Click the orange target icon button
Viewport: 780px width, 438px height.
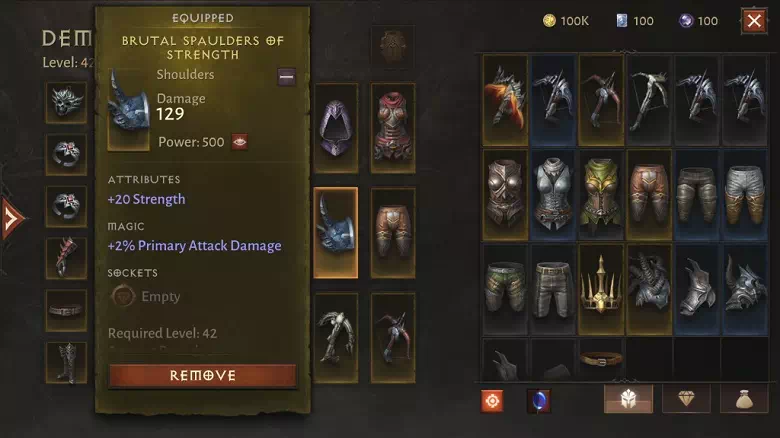(492, 400)
